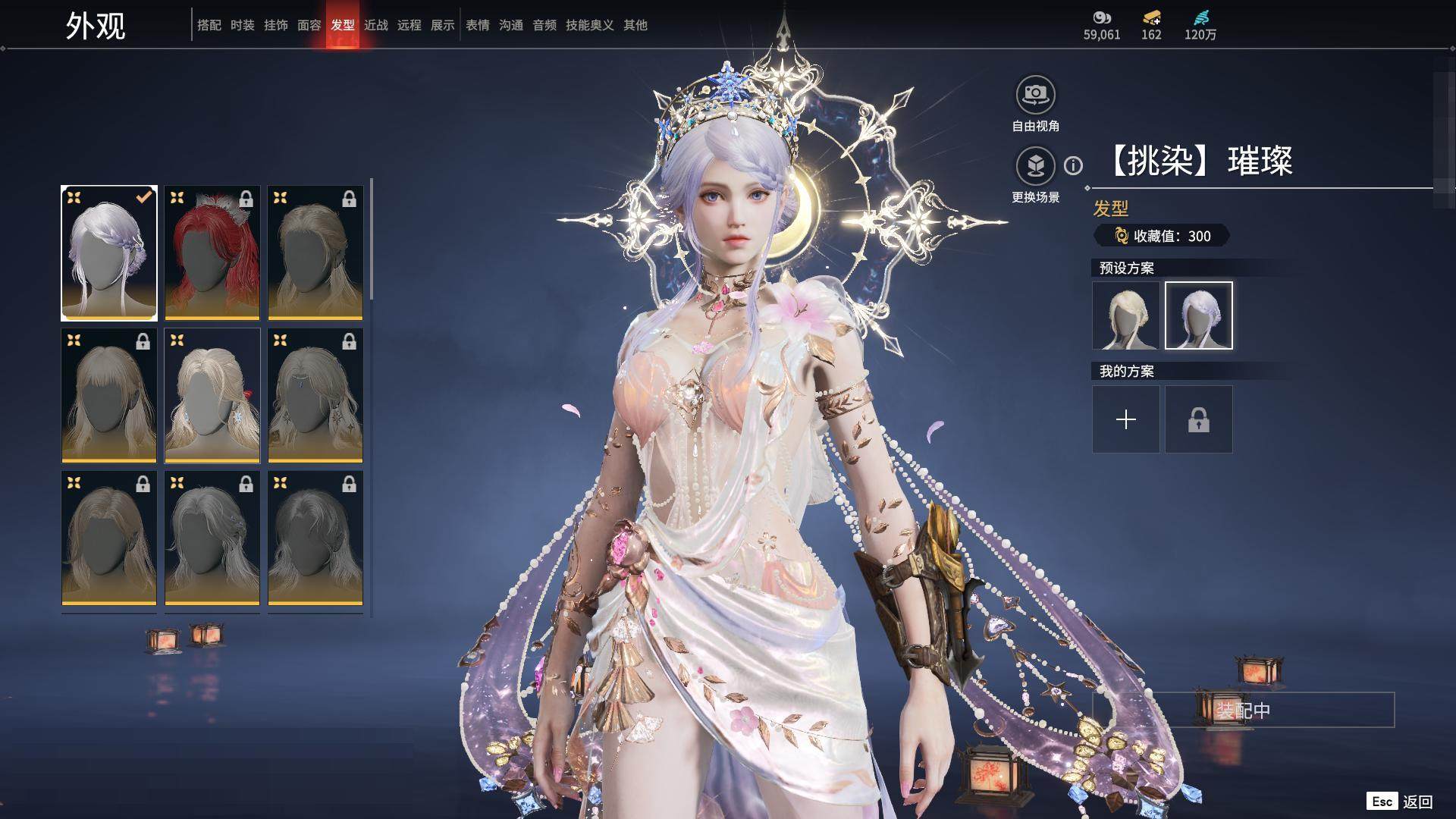Open the info icon beside scene button
This screenshot has height=819, width=1456.
(1073, 165)
